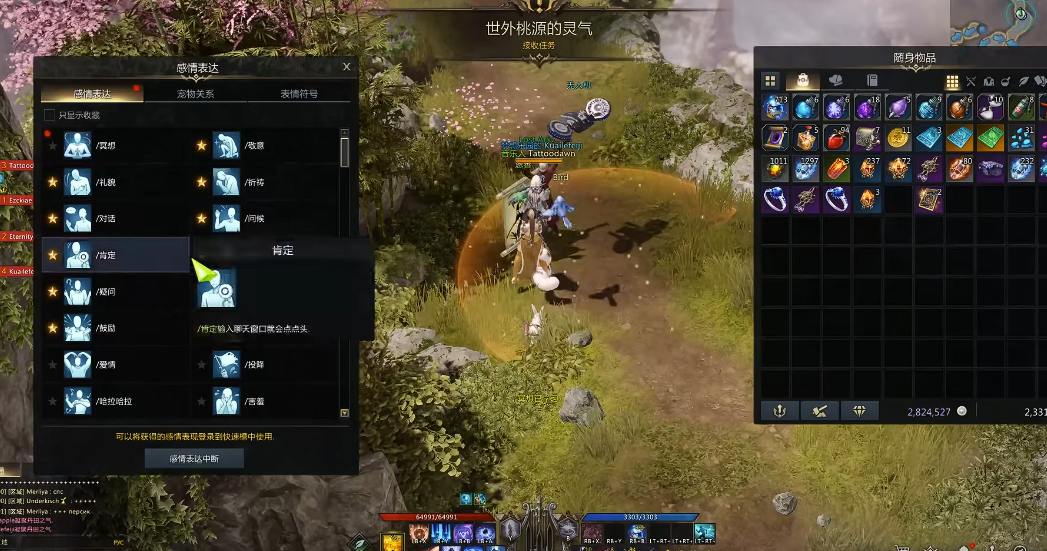Close the 感情表达 emote window
The height and width of the screenshot is (551, 1047).
click(347, 68)
